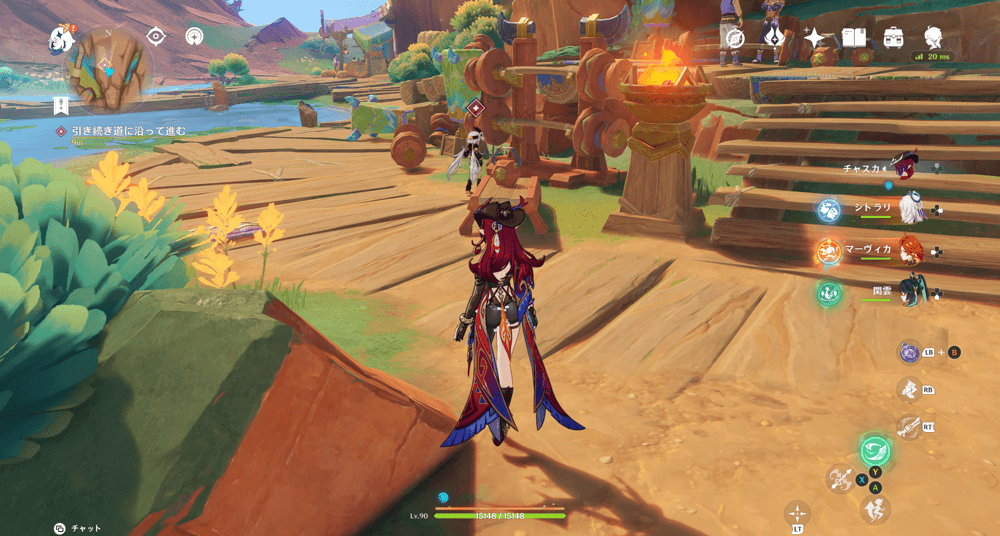Activate the green elemental burst icon
The image size is (1000, 536).
click(875, 450)
